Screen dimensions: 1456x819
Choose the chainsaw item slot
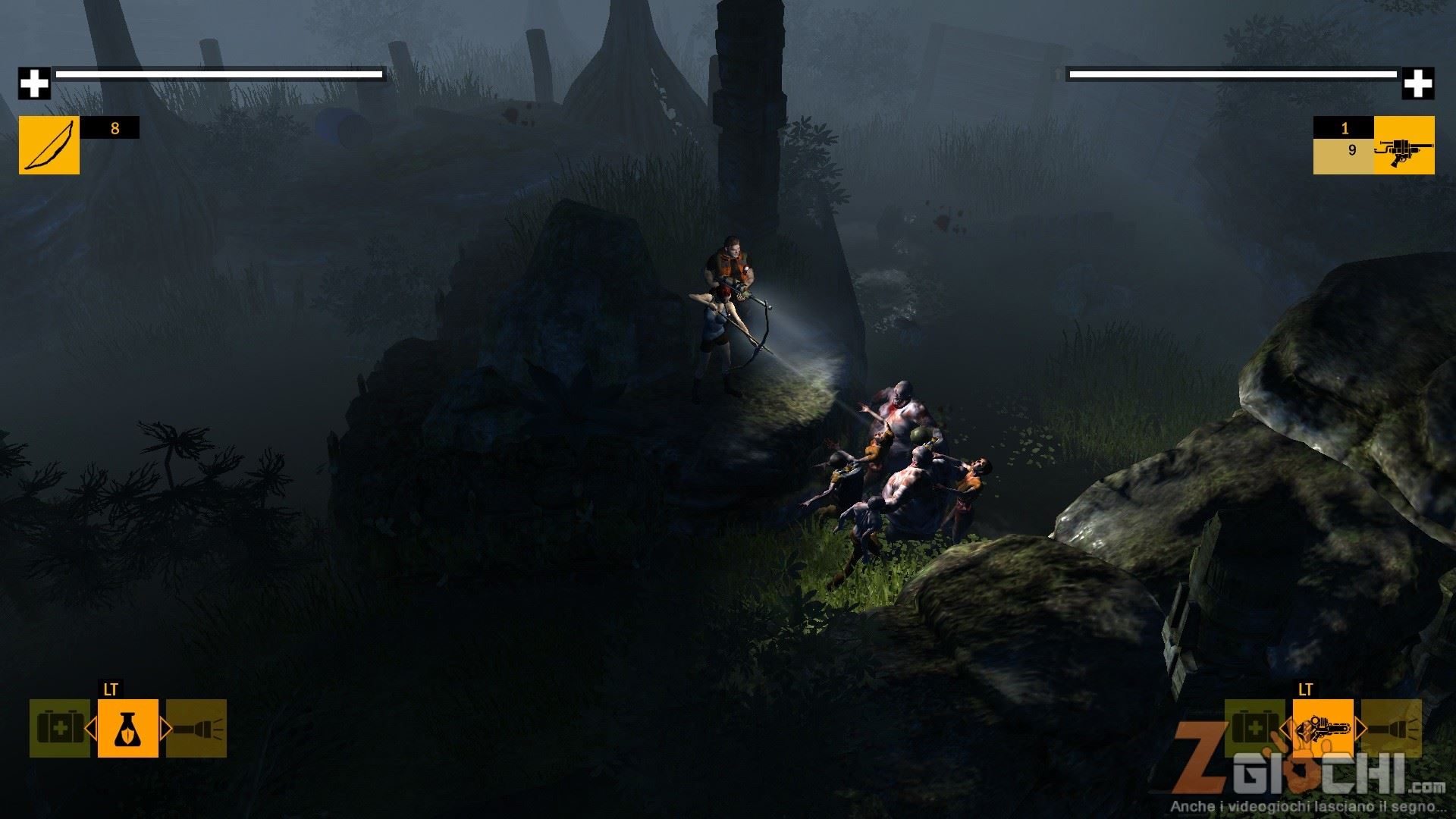pyautogui.click(x=1323, y=728)
